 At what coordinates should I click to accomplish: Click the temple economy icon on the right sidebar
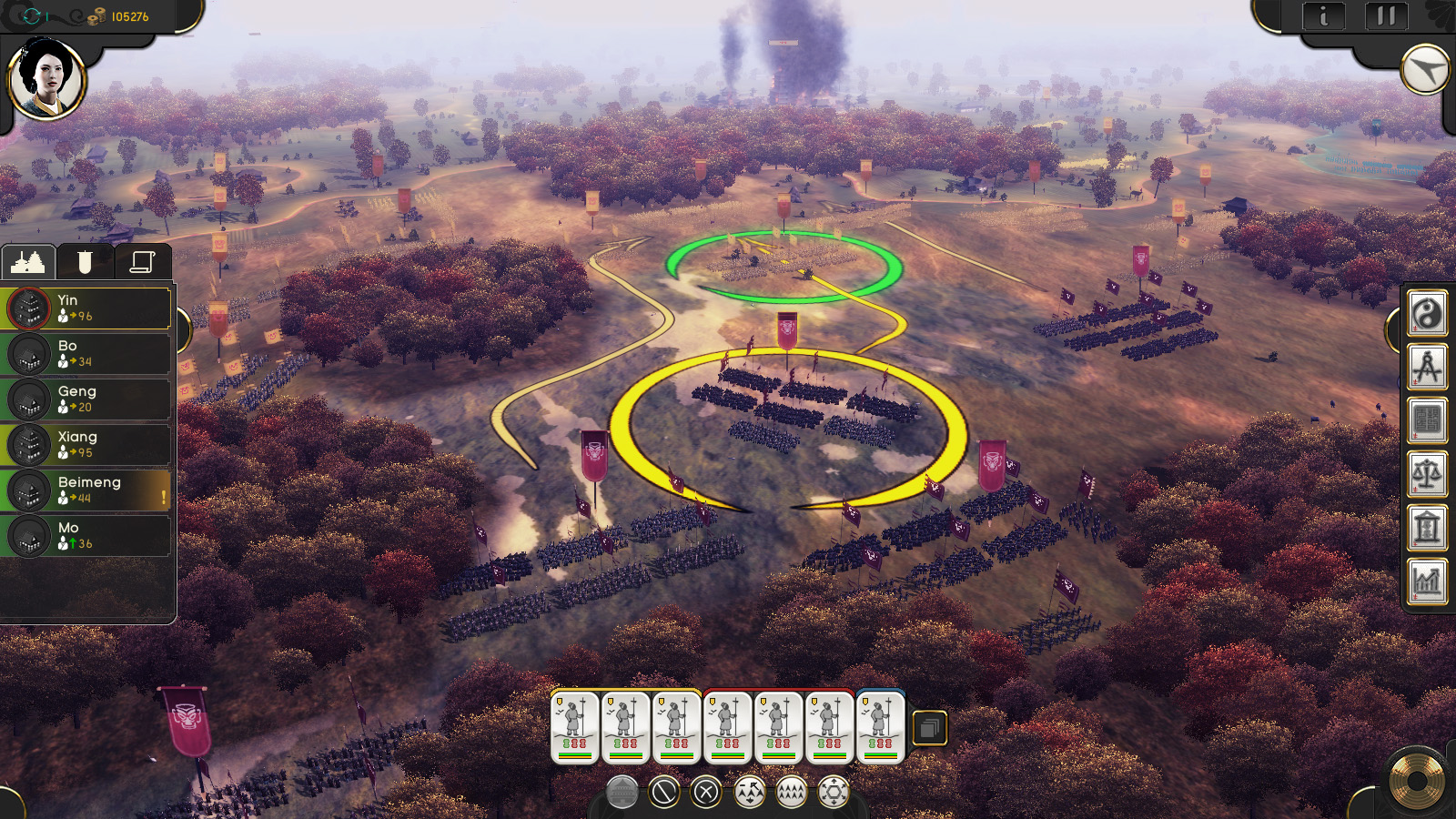pyautogui.click(x=1427, y=530)
